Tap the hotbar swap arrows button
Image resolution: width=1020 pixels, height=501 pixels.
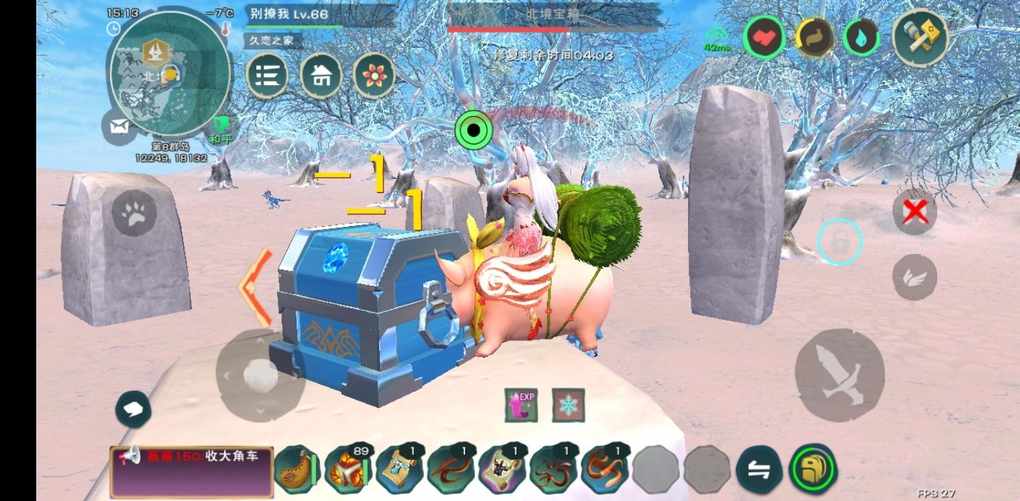click(x=759, y=469)
